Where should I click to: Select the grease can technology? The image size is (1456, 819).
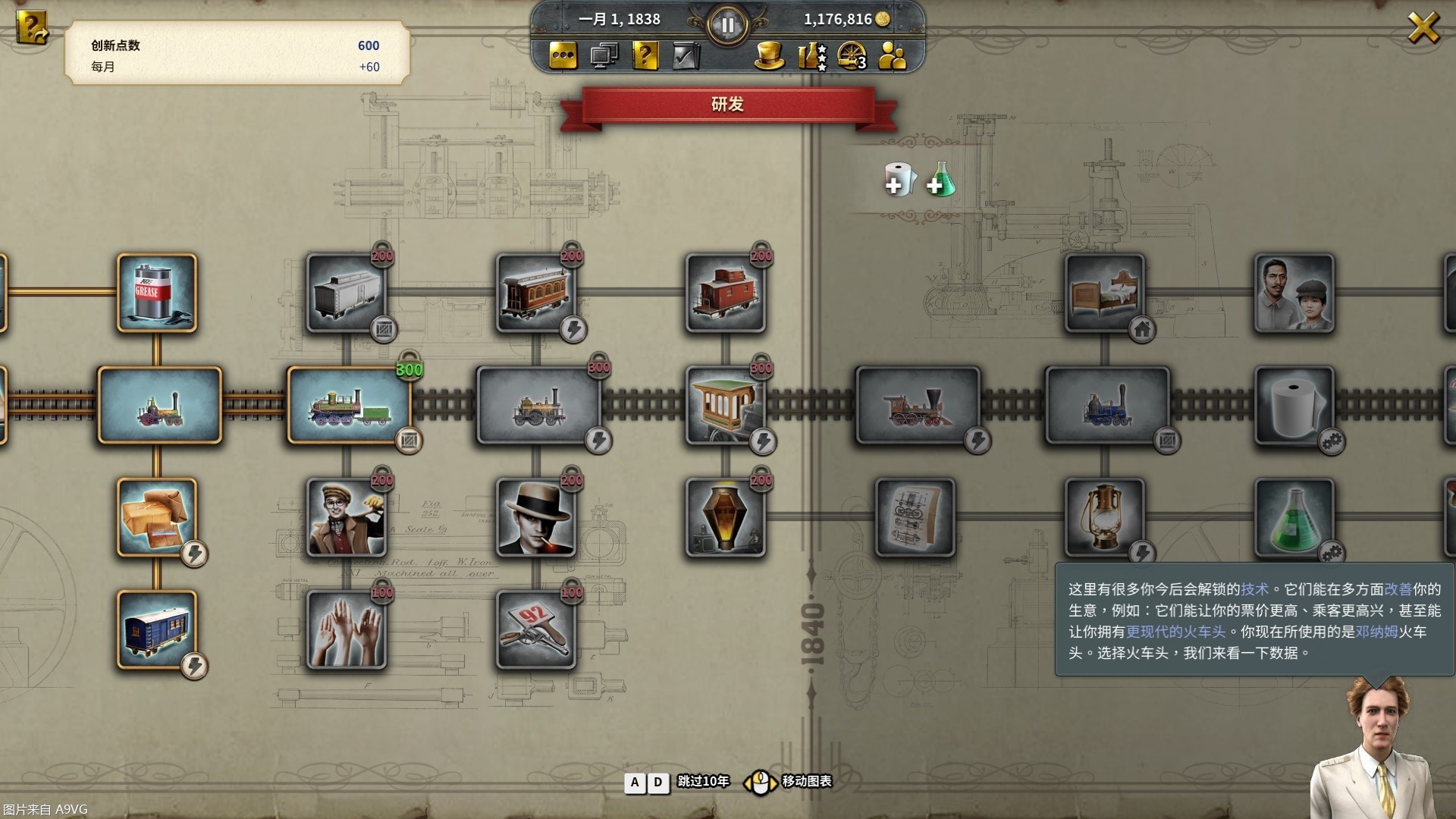coord(157,293)
